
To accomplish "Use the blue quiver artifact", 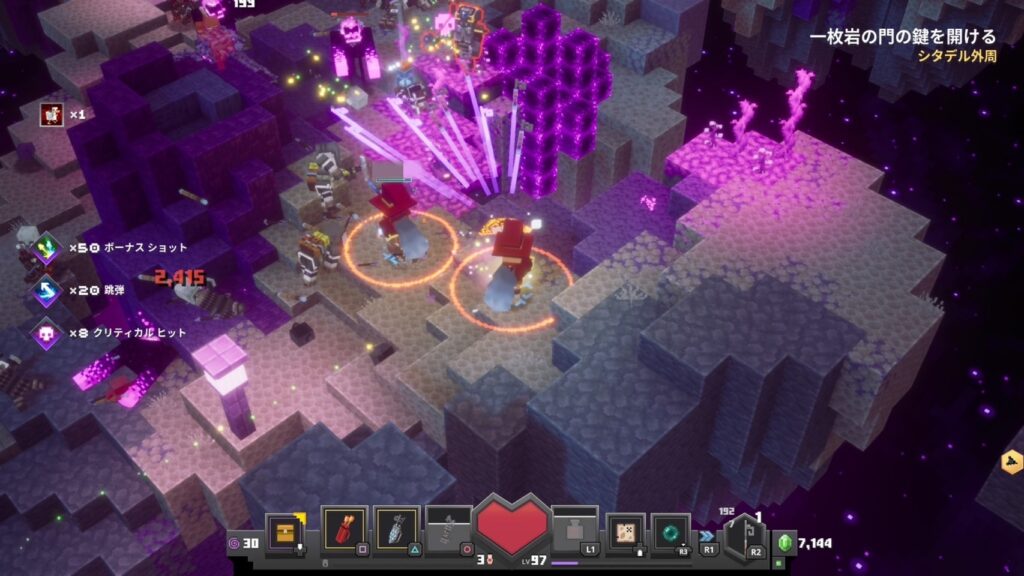I will click(x=397, y=529).
